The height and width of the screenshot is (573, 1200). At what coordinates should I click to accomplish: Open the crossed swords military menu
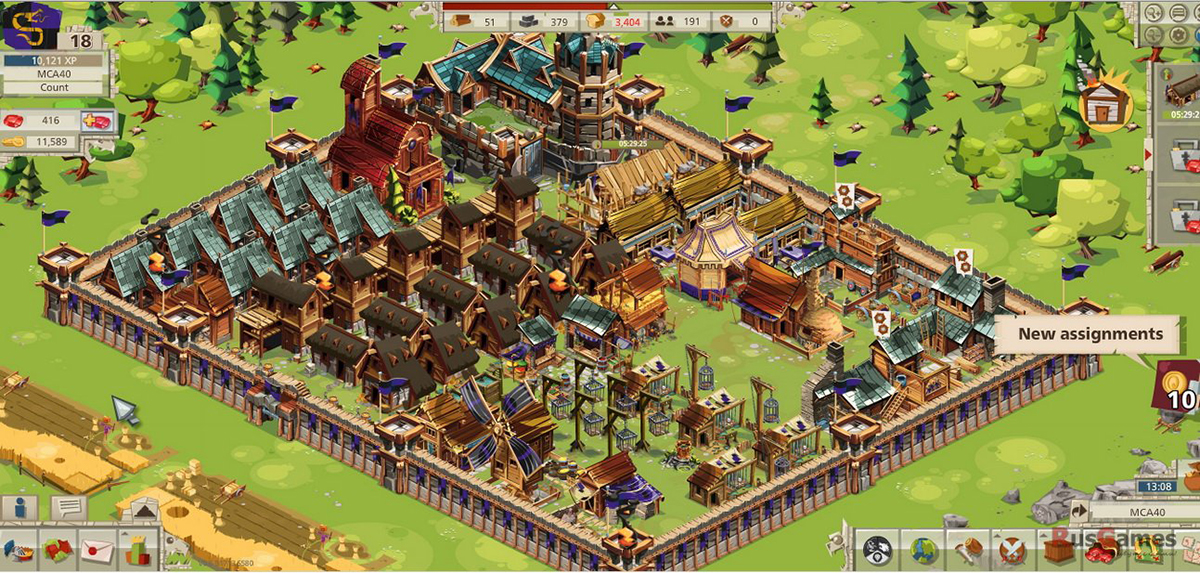pos(1013,551)
